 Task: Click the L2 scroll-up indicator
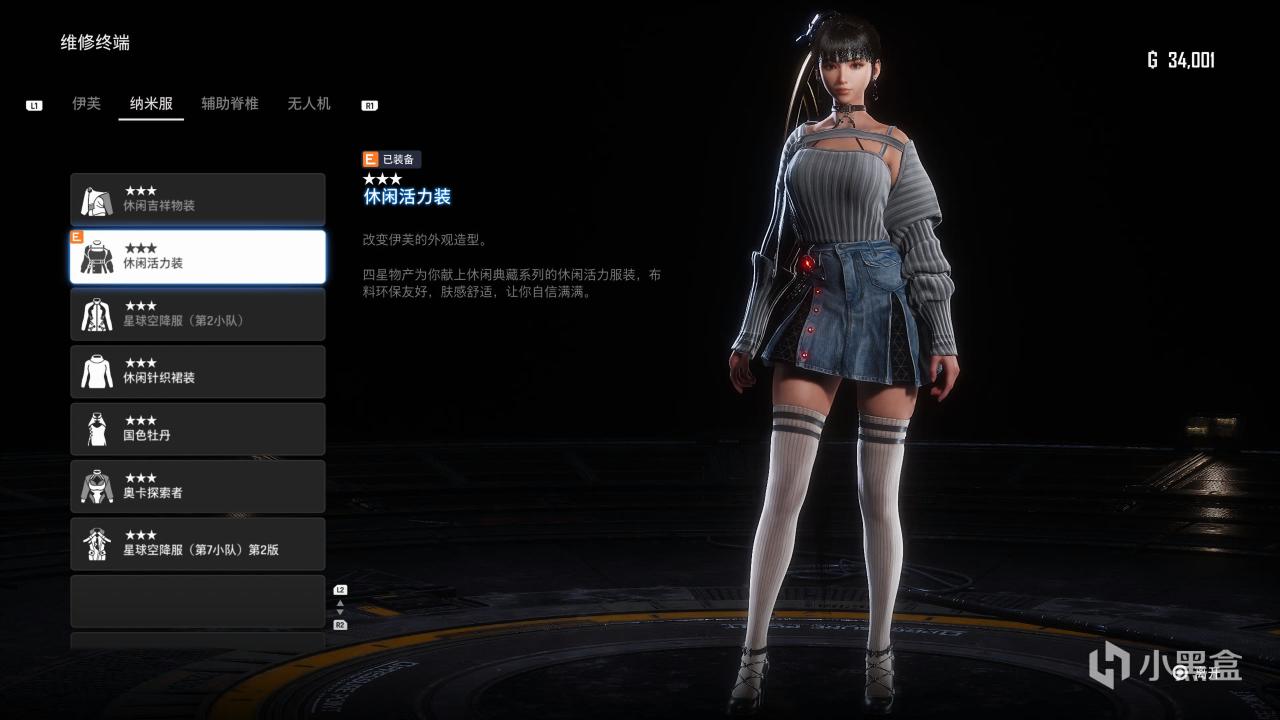pyautogui.click(x=341, y=588)
